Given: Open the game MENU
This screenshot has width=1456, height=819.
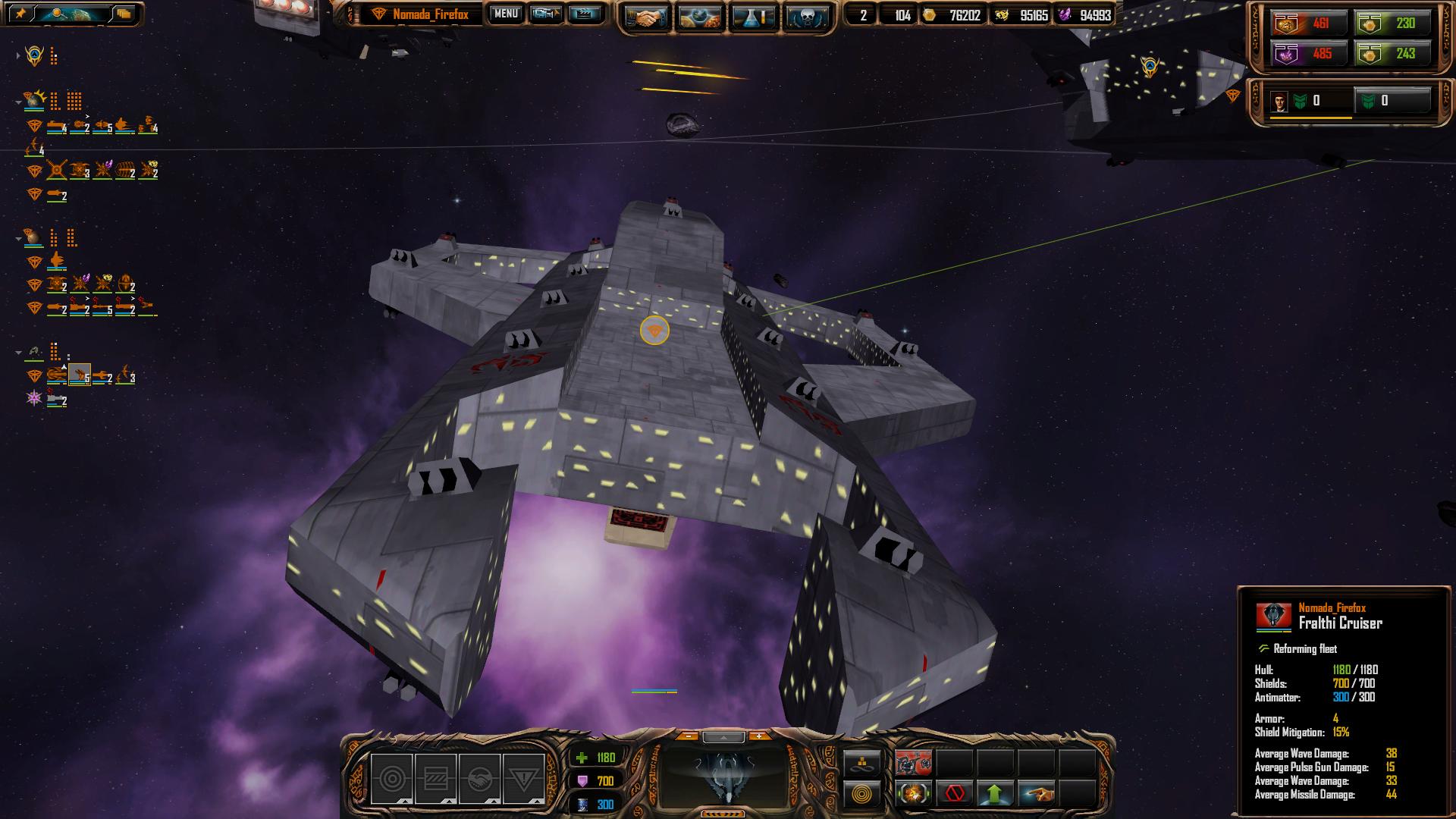Looking at the screenshot, I should pyautogui.click(x=505, y=14).
